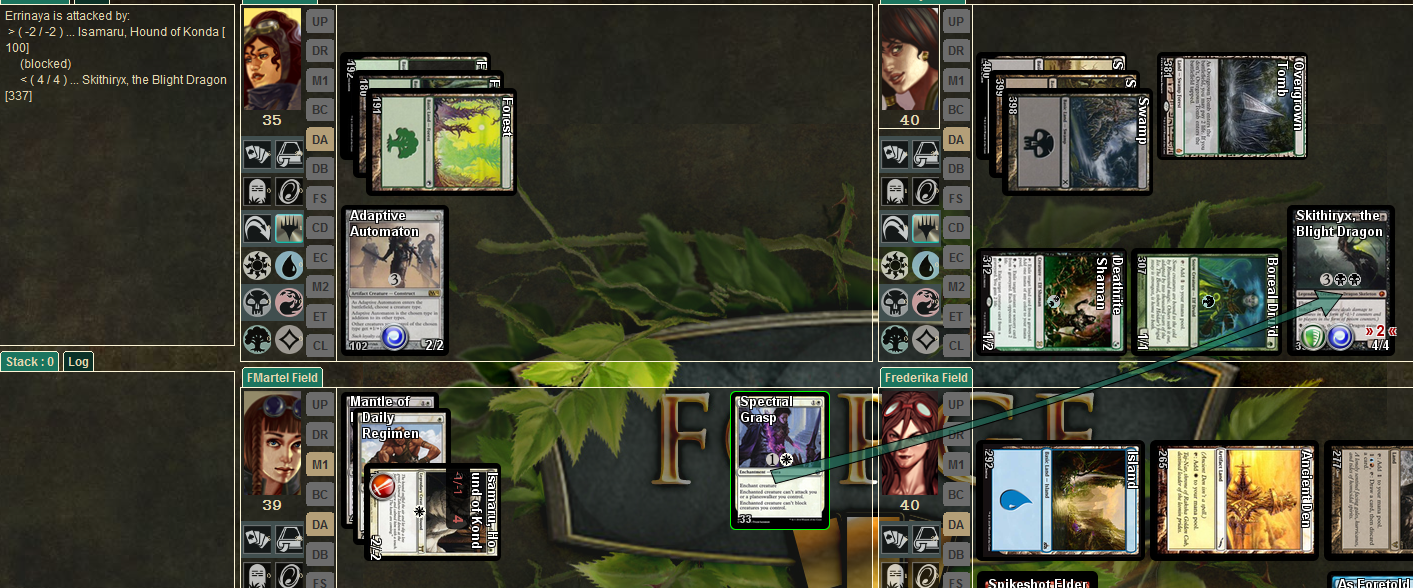Open the Stack: 0 tab
Screen dimensions: 1413x588
click(31, 361)
